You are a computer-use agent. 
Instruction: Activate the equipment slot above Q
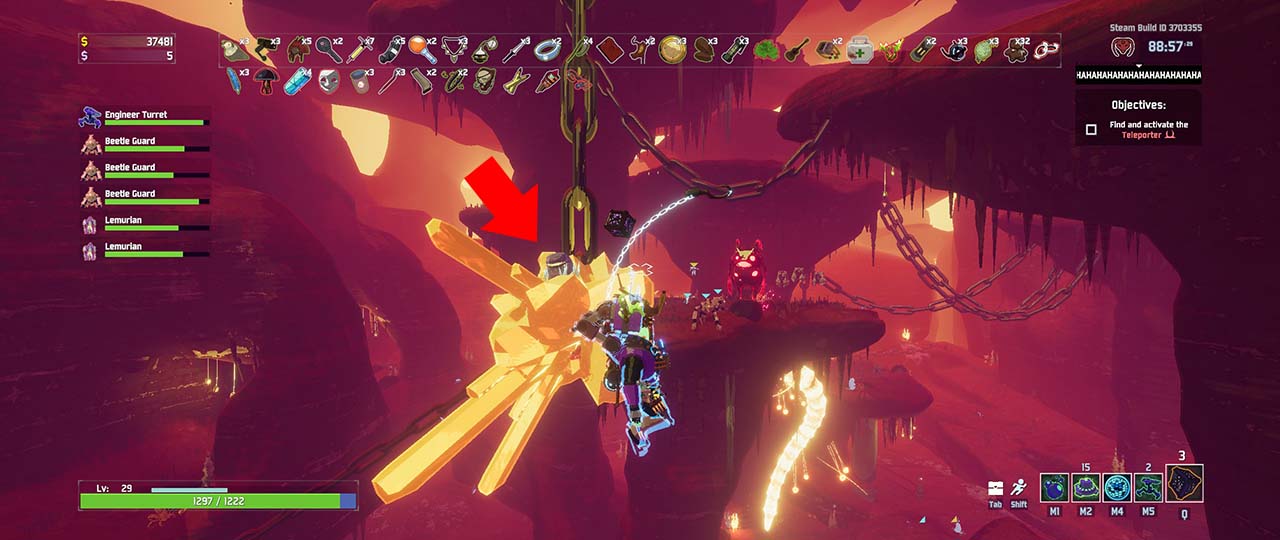tap(1184, 483)
